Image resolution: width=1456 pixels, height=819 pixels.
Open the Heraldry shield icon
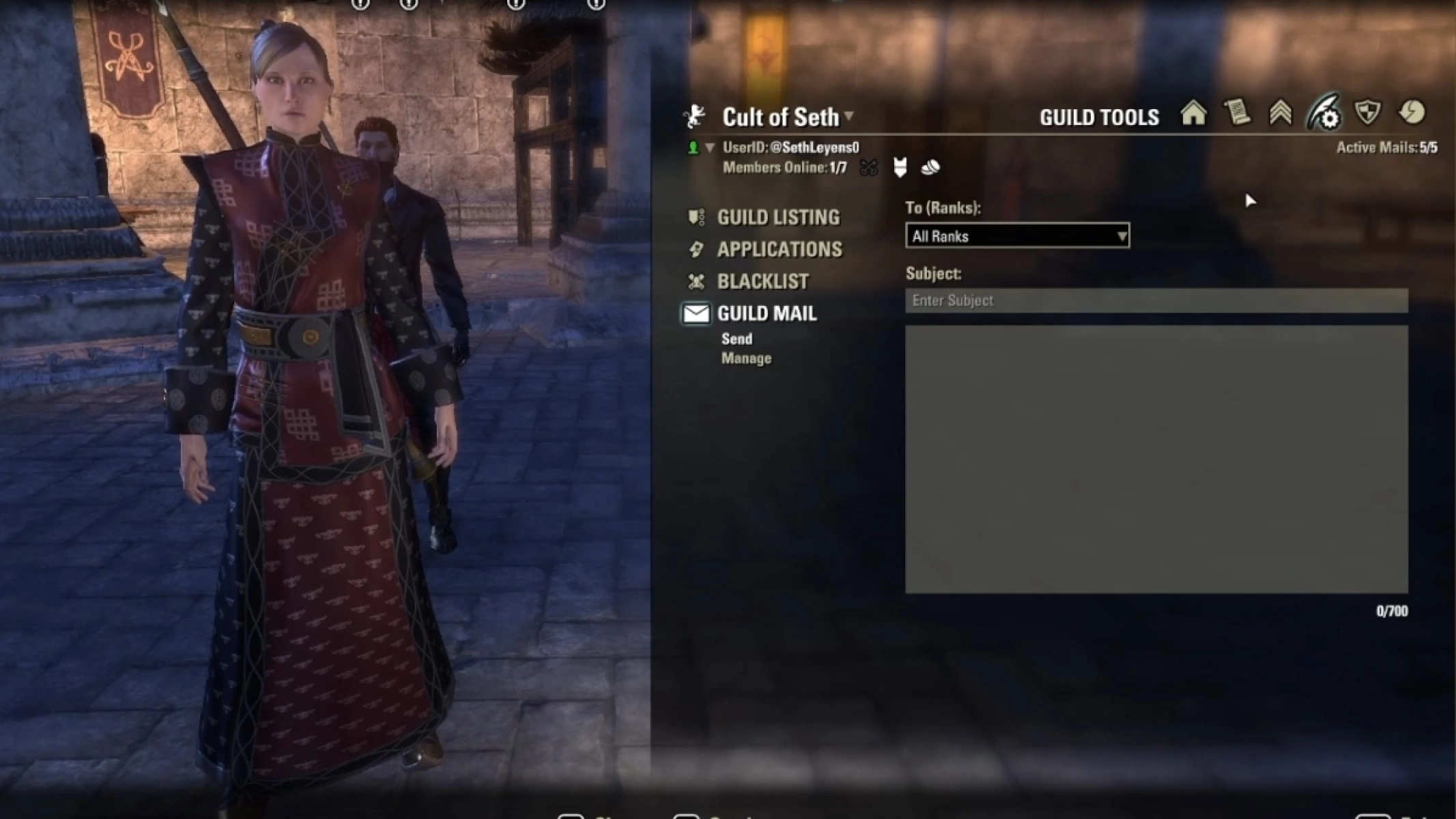coord(1368,116)
